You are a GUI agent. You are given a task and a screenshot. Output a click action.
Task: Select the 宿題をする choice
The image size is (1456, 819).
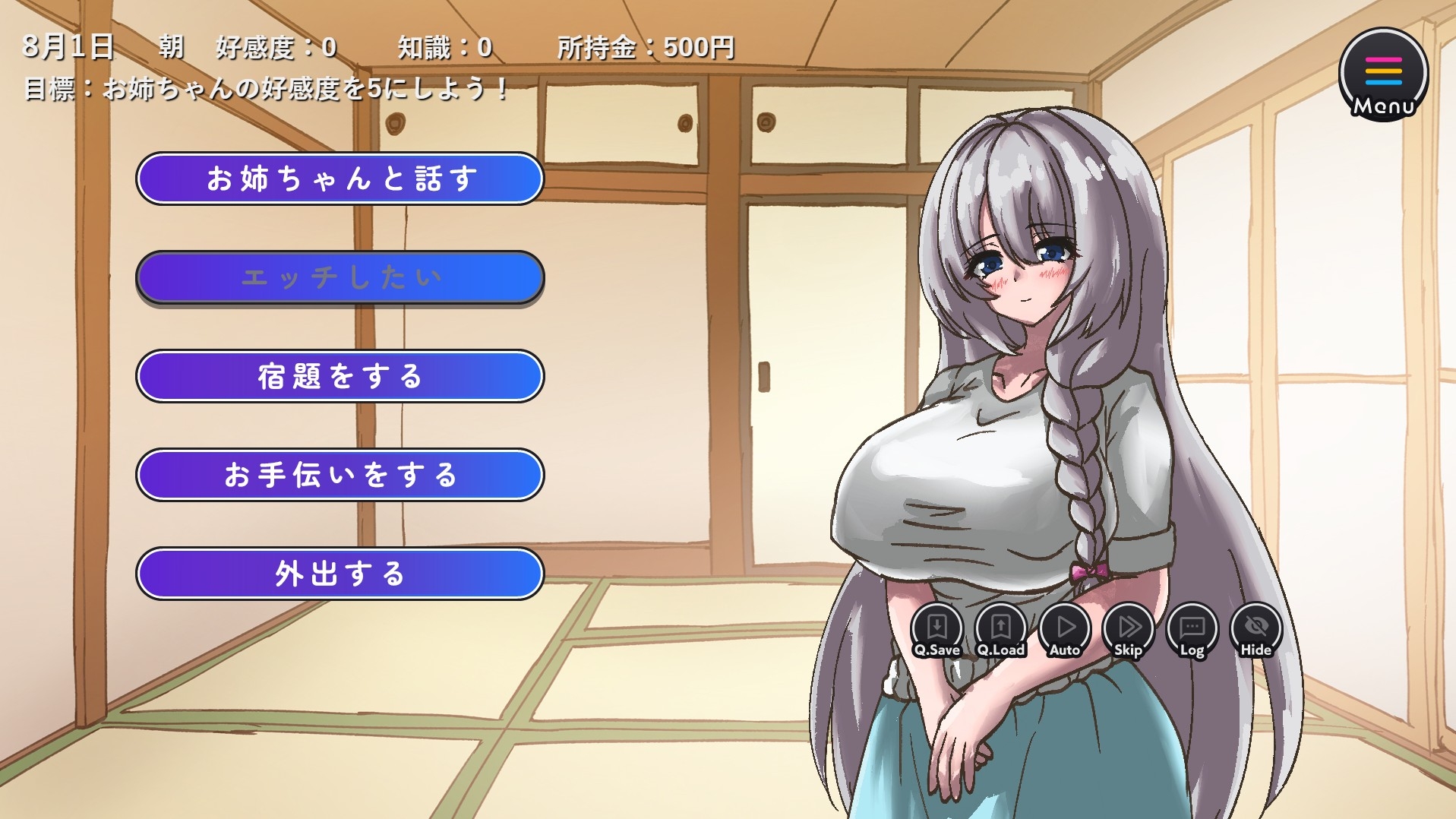[340, 376]
